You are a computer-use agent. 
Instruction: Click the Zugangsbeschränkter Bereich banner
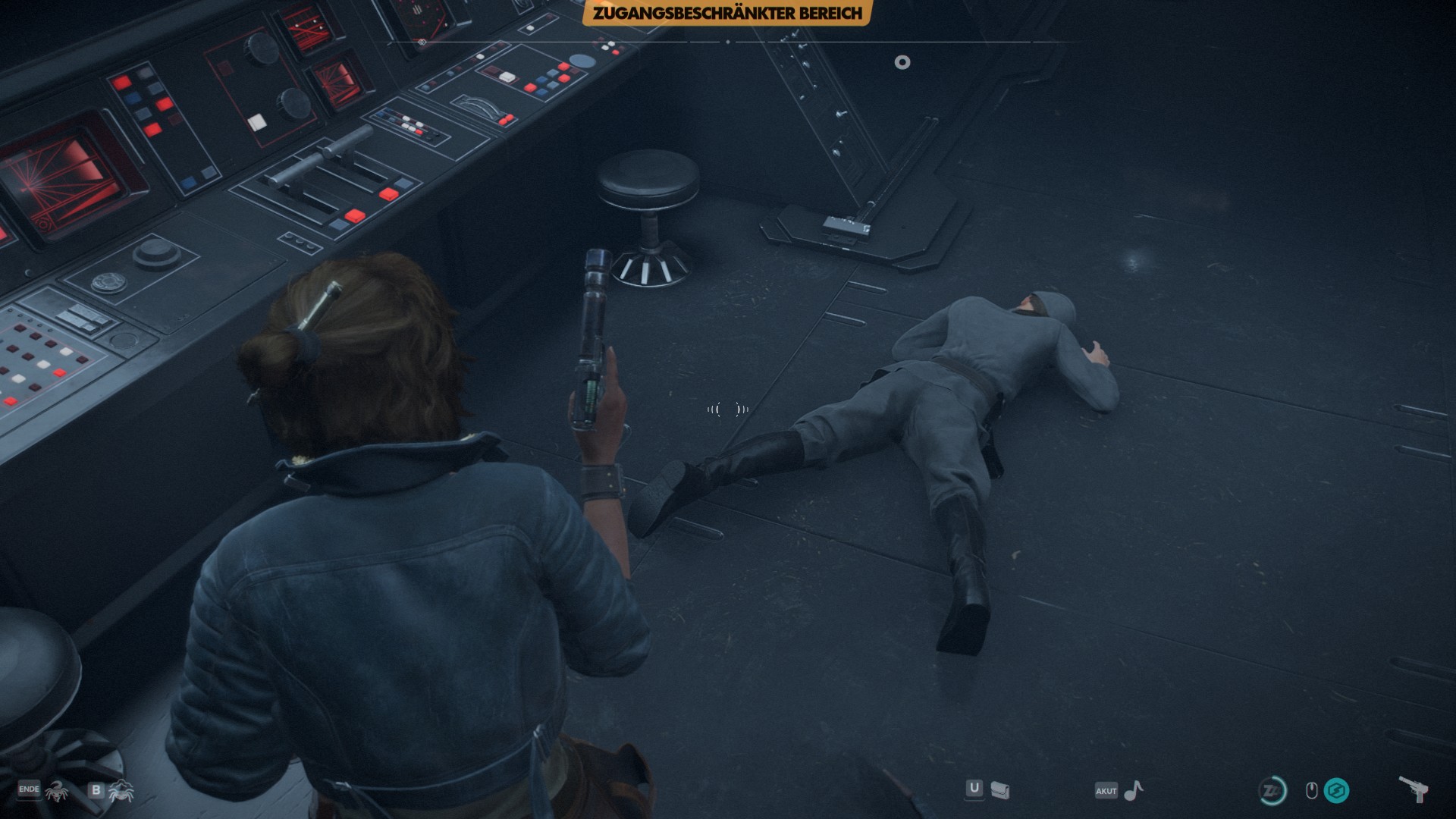pyautogui.click(x=727, y=13)
